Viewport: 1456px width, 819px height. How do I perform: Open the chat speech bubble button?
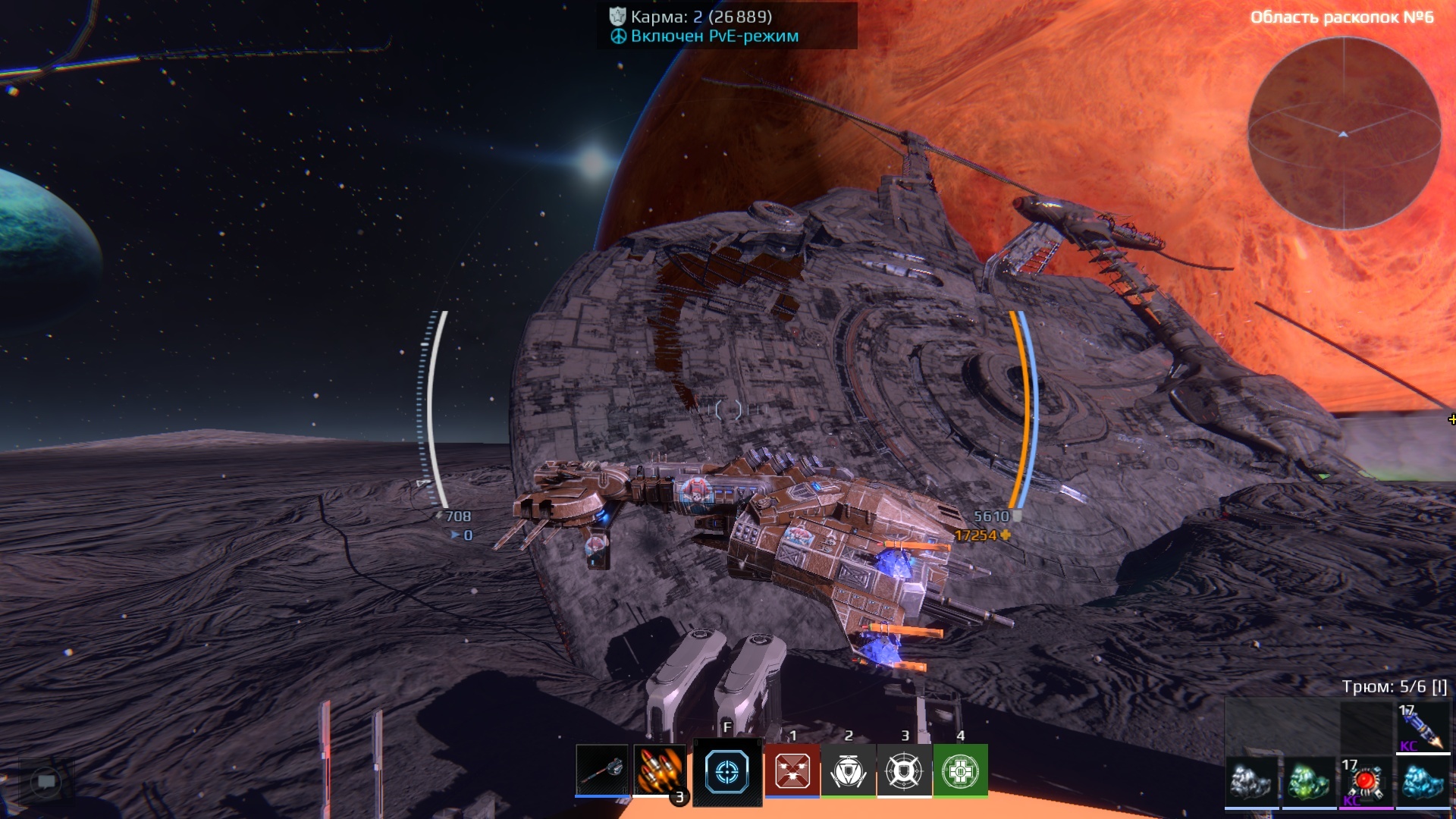coord(46,781)
